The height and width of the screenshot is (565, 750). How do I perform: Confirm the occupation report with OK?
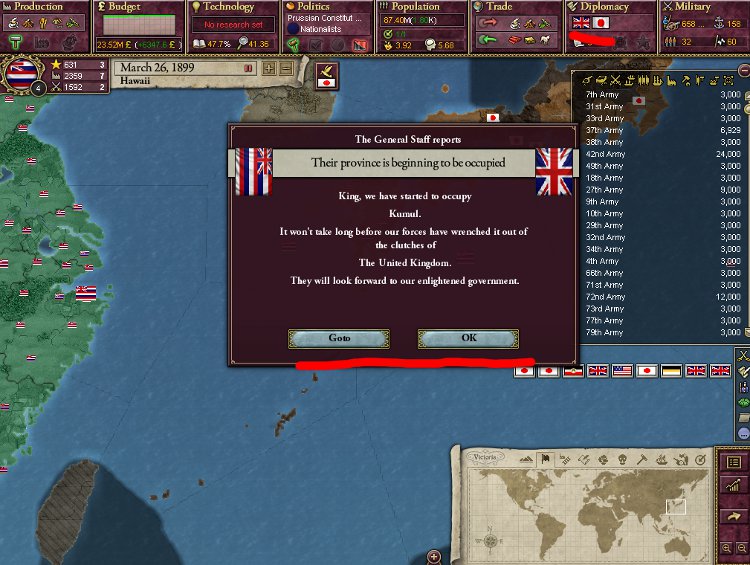pyautogui.click(x=468, y=338)
